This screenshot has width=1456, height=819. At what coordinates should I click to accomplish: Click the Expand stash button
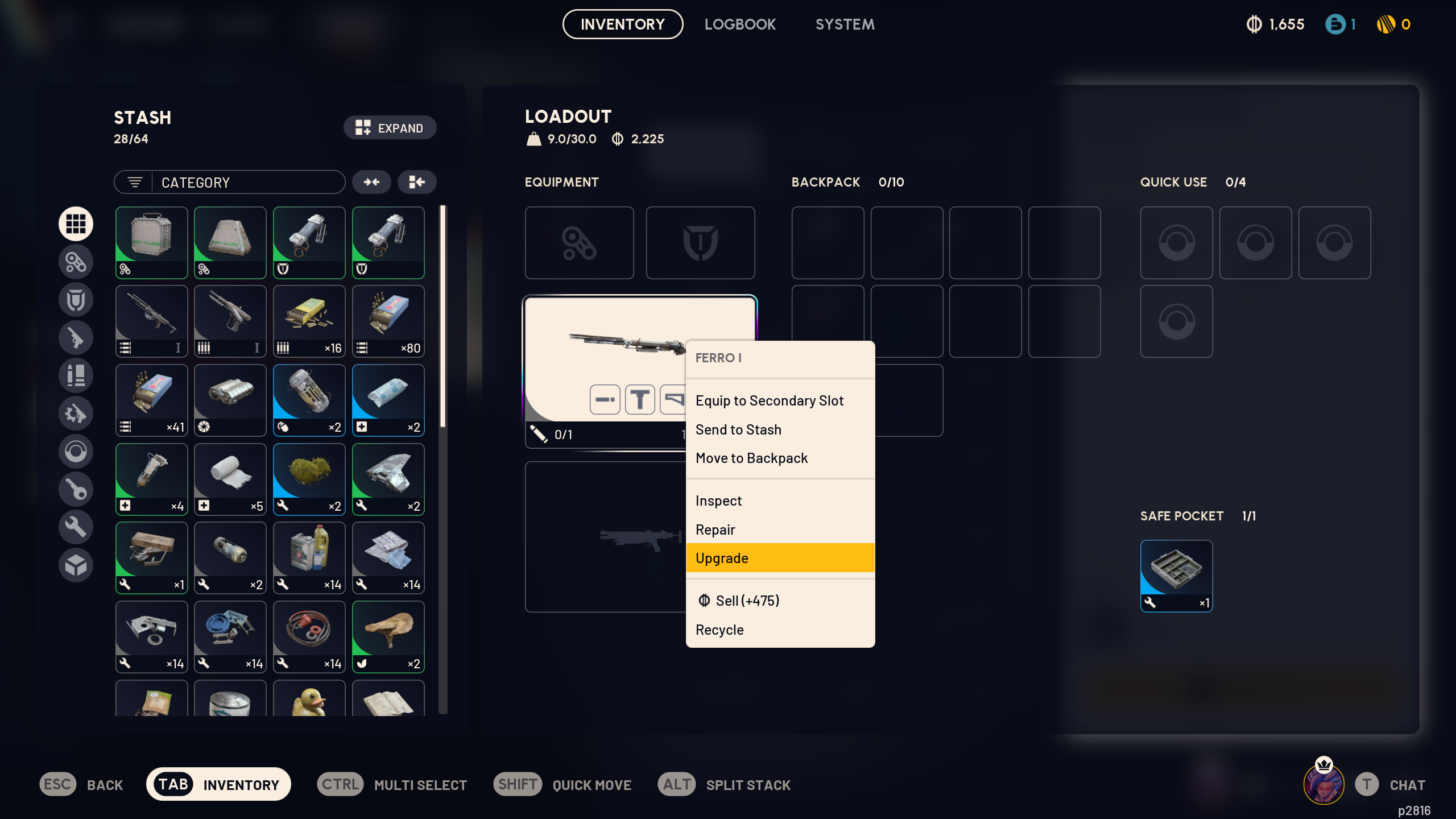tap(390, 127)
